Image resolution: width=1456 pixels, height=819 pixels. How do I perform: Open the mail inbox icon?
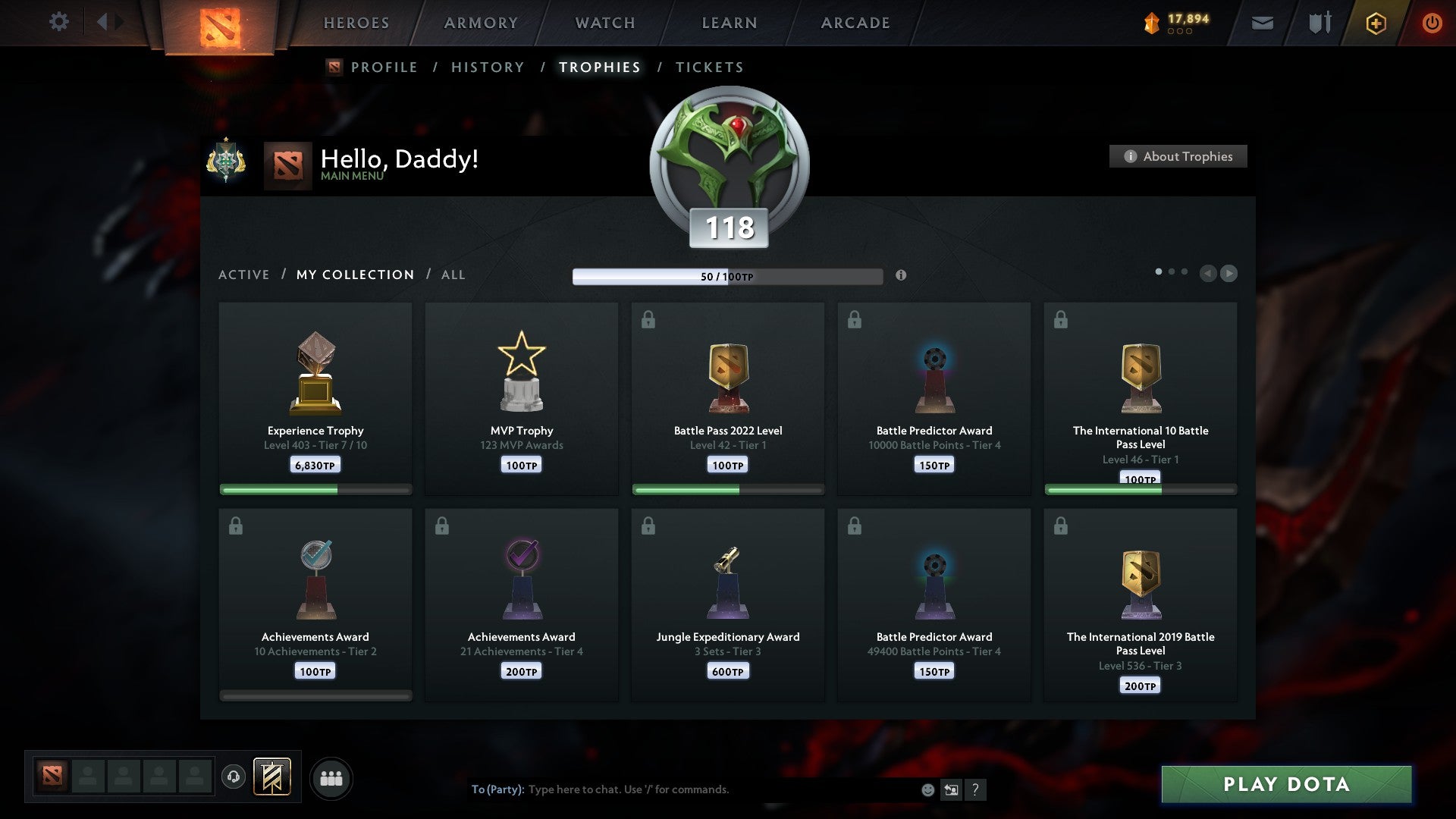1263,23
